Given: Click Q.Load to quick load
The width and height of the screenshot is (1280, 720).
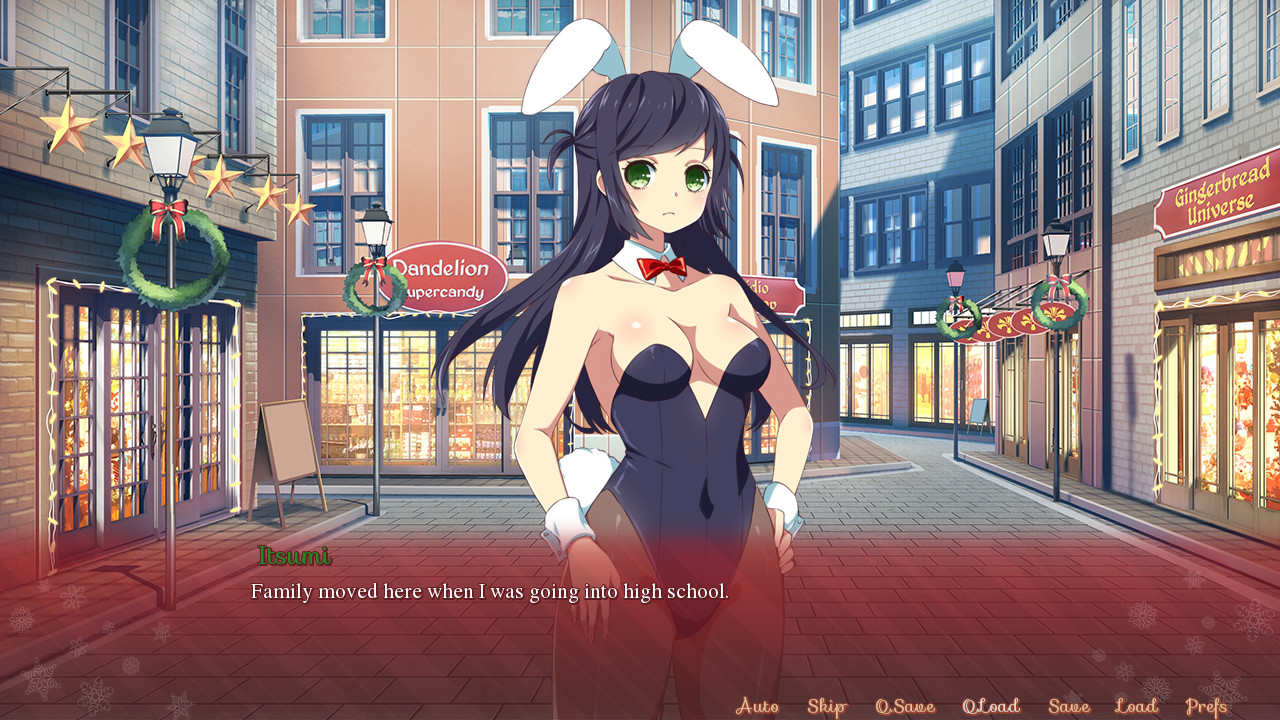Looking at the screenshot, I should pos(991,706).
